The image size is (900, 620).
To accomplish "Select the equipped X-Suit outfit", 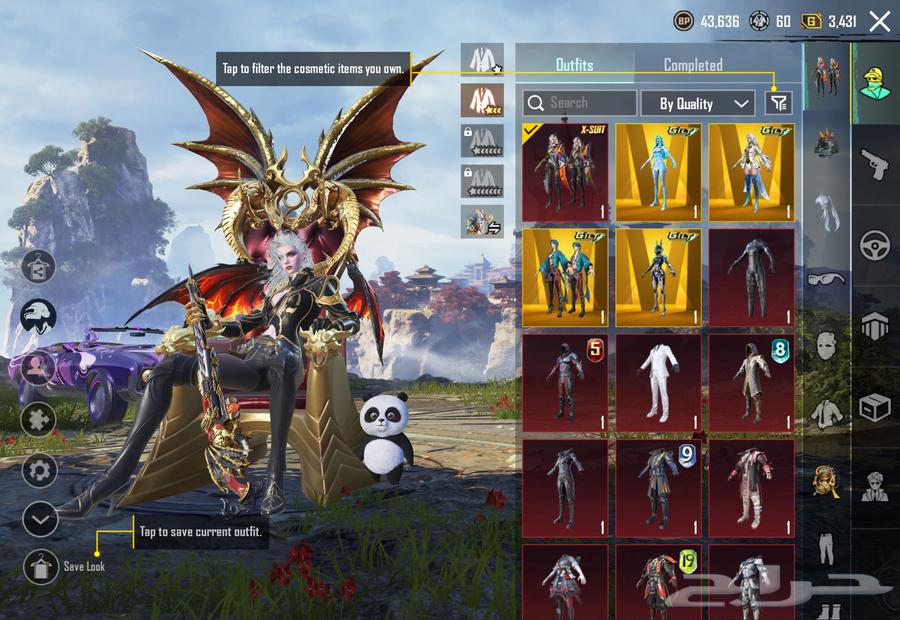I will (x=564, y=172).
